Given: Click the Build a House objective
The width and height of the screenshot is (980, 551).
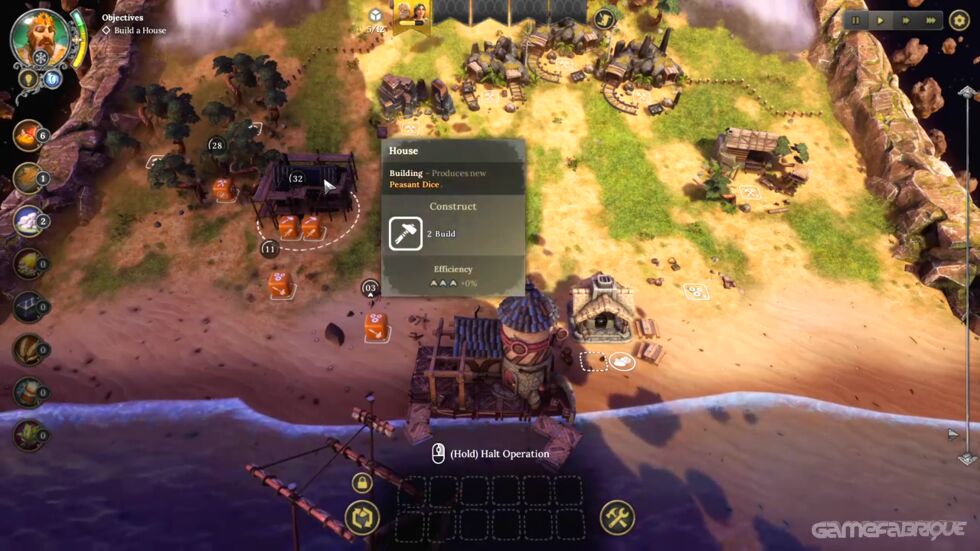Looking at the screenshot, I should coord(134,31).
